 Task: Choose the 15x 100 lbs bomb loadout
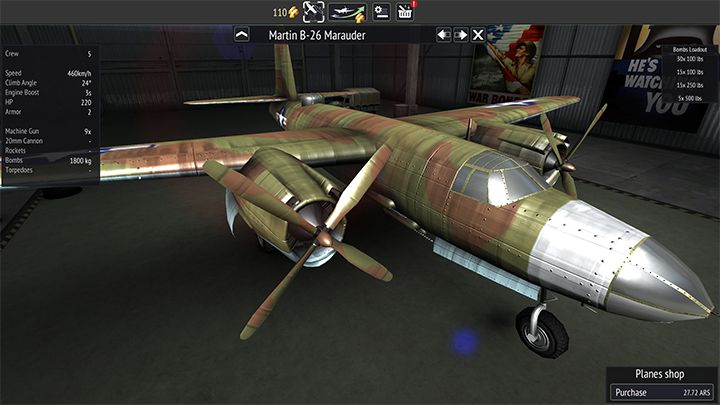[689, 70]
